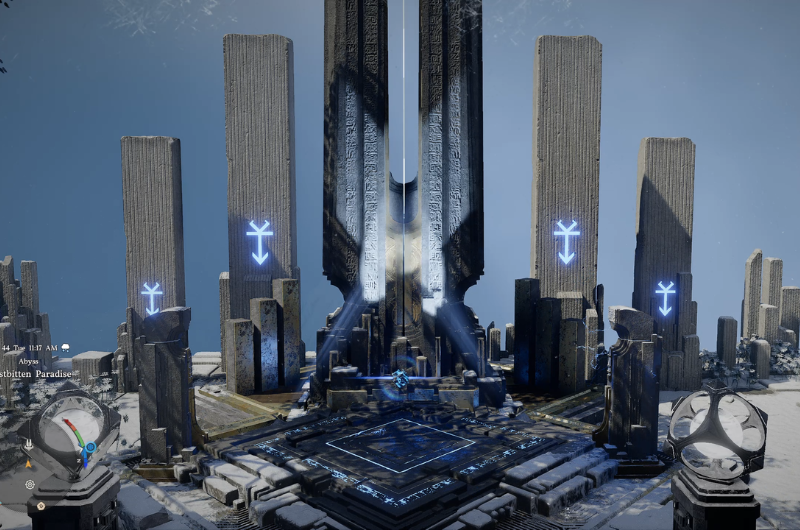800x530 pixels.
Task: Open the round gear icon
Action: tap(31, 484)
